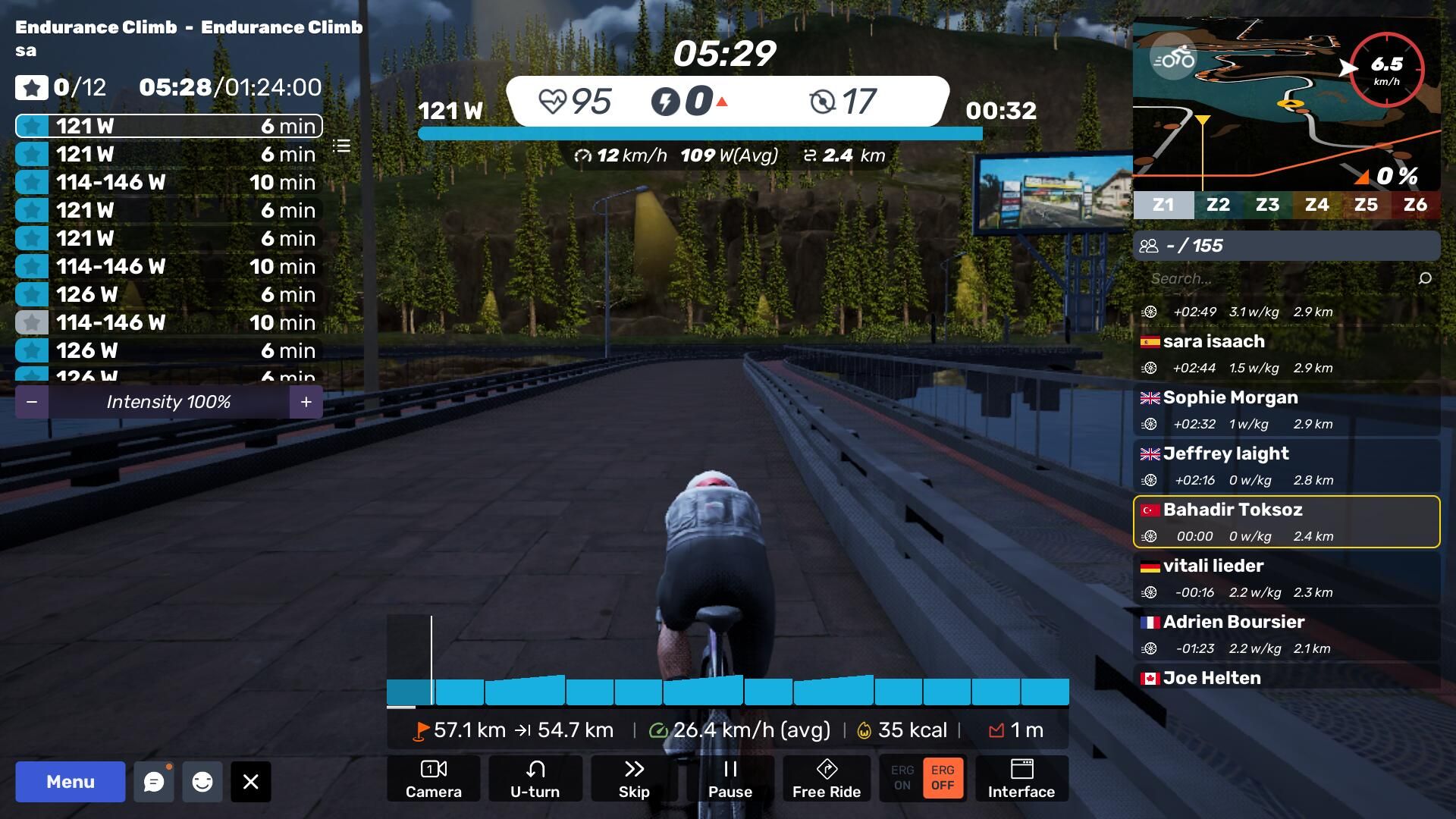
Task: Change the Camera view
Action: 434,779
